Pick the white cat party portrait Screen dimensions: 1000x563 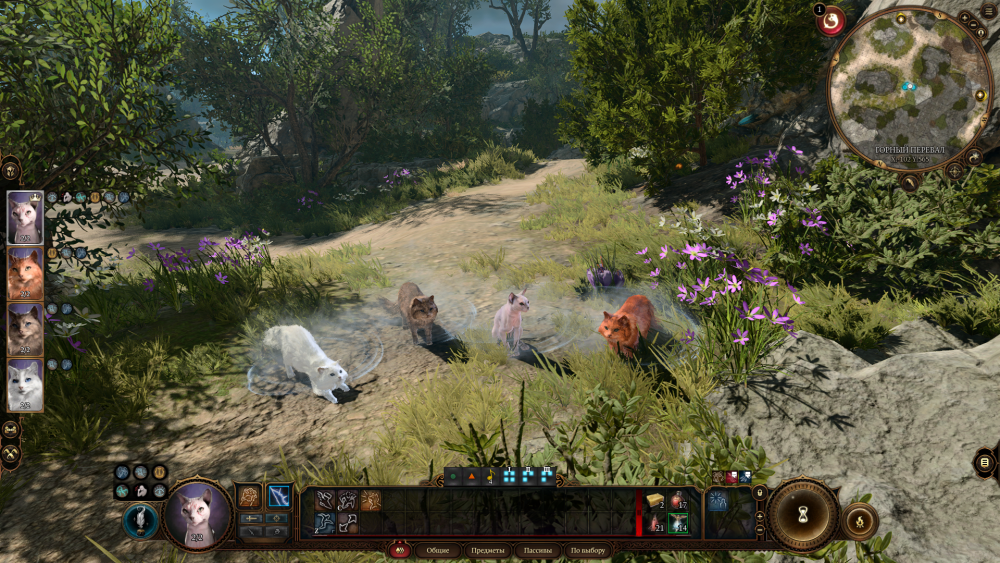tap(25, 385)
